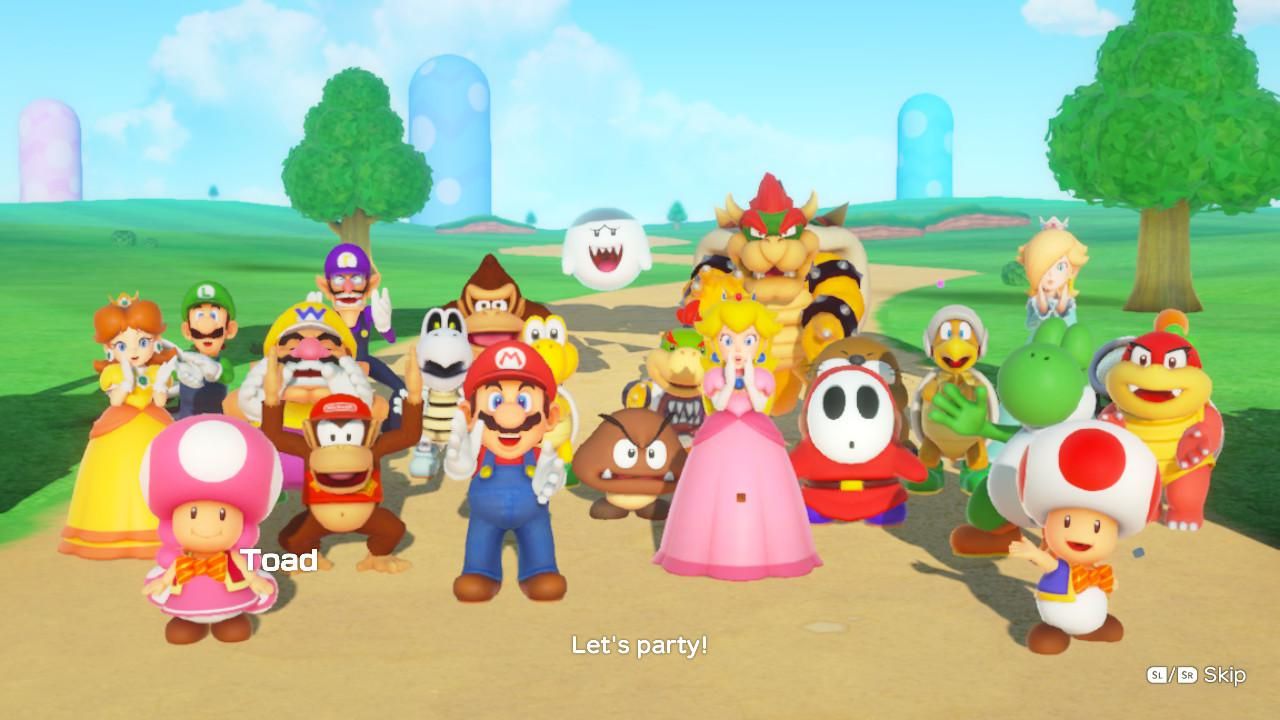
Task: Select Rosalina on the right
Action: tap(1050, 280)
